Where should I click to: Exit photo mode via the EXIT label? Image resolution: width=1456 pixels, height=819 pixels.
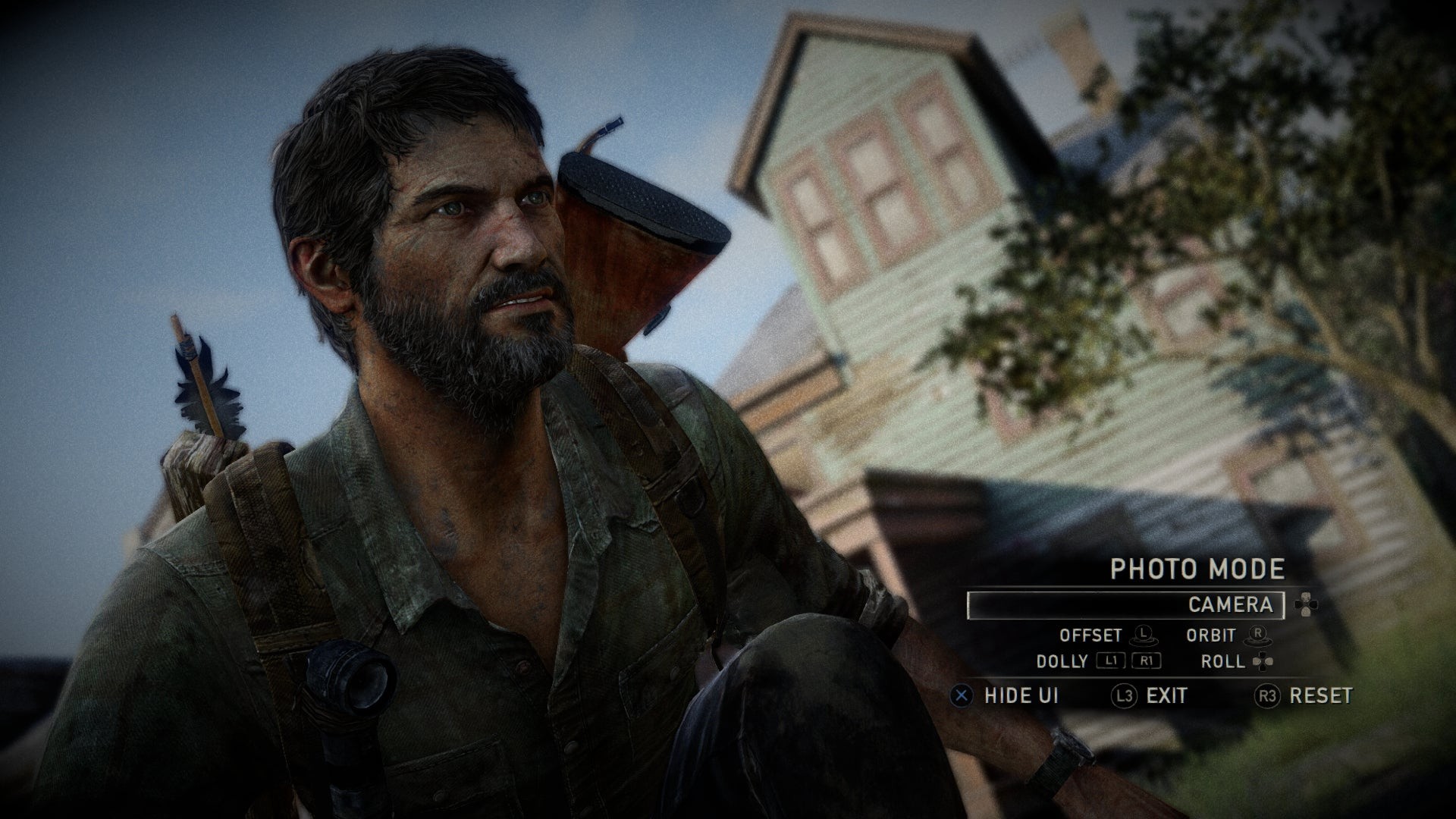tap(1166, 695)
